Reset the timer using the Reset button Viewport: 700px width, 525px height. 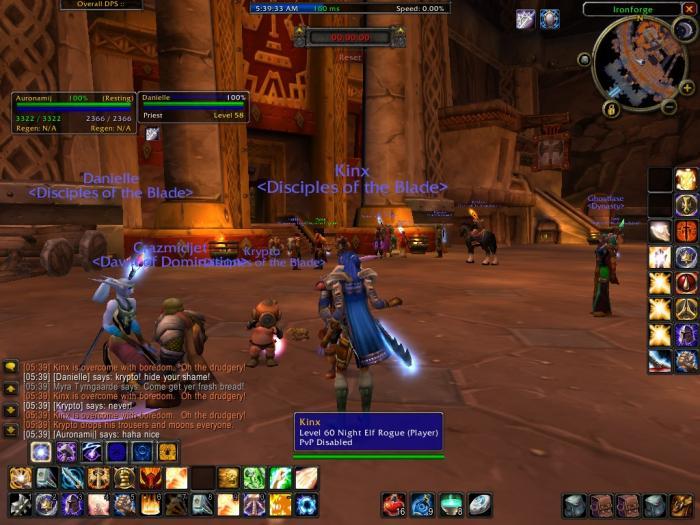pyautogui.click(x=349, y=57)
